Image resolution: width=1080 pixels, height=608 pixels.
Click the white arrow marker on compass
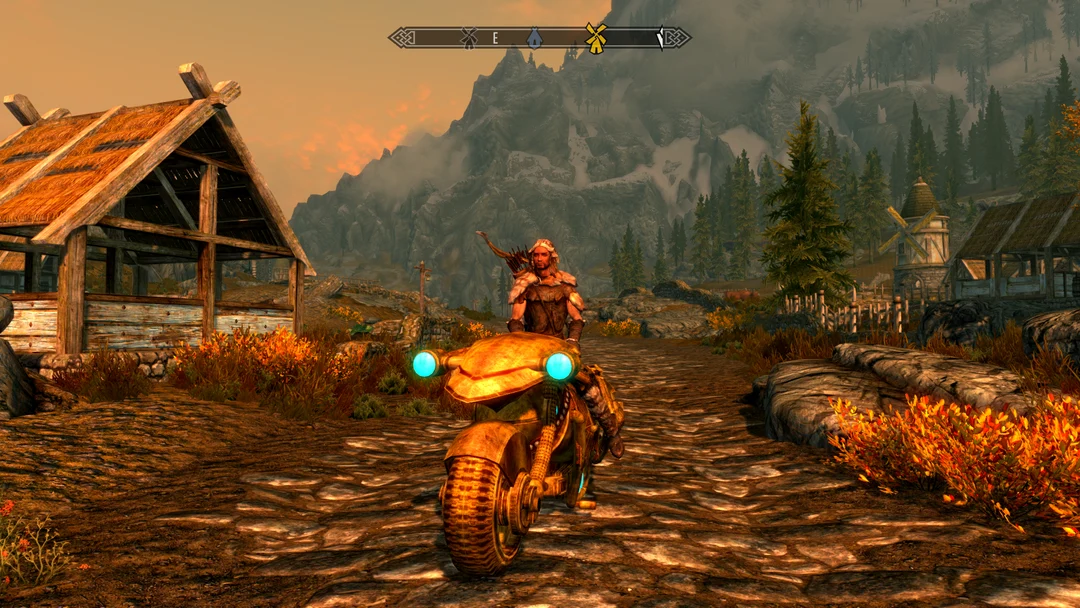click(660, 38)
